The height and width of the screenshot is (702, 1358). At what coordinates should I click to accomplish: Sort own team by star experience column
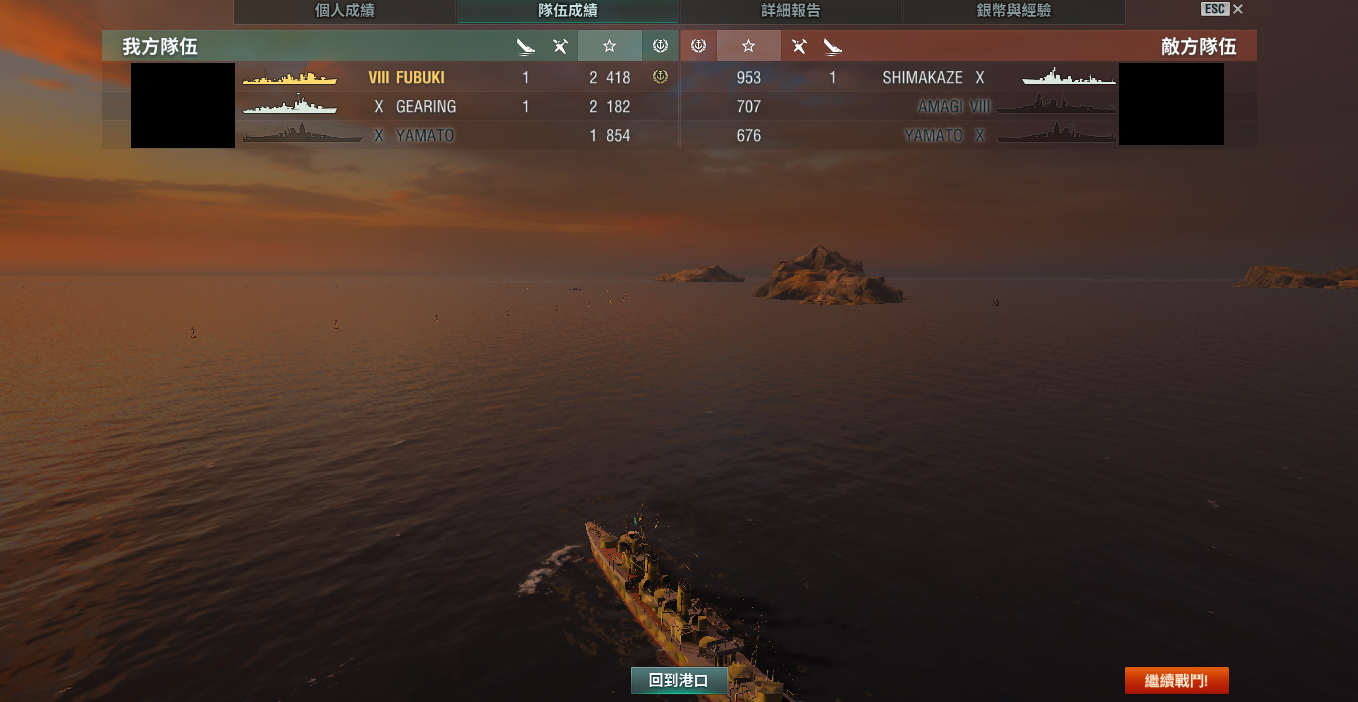click(x=609, y=46)
